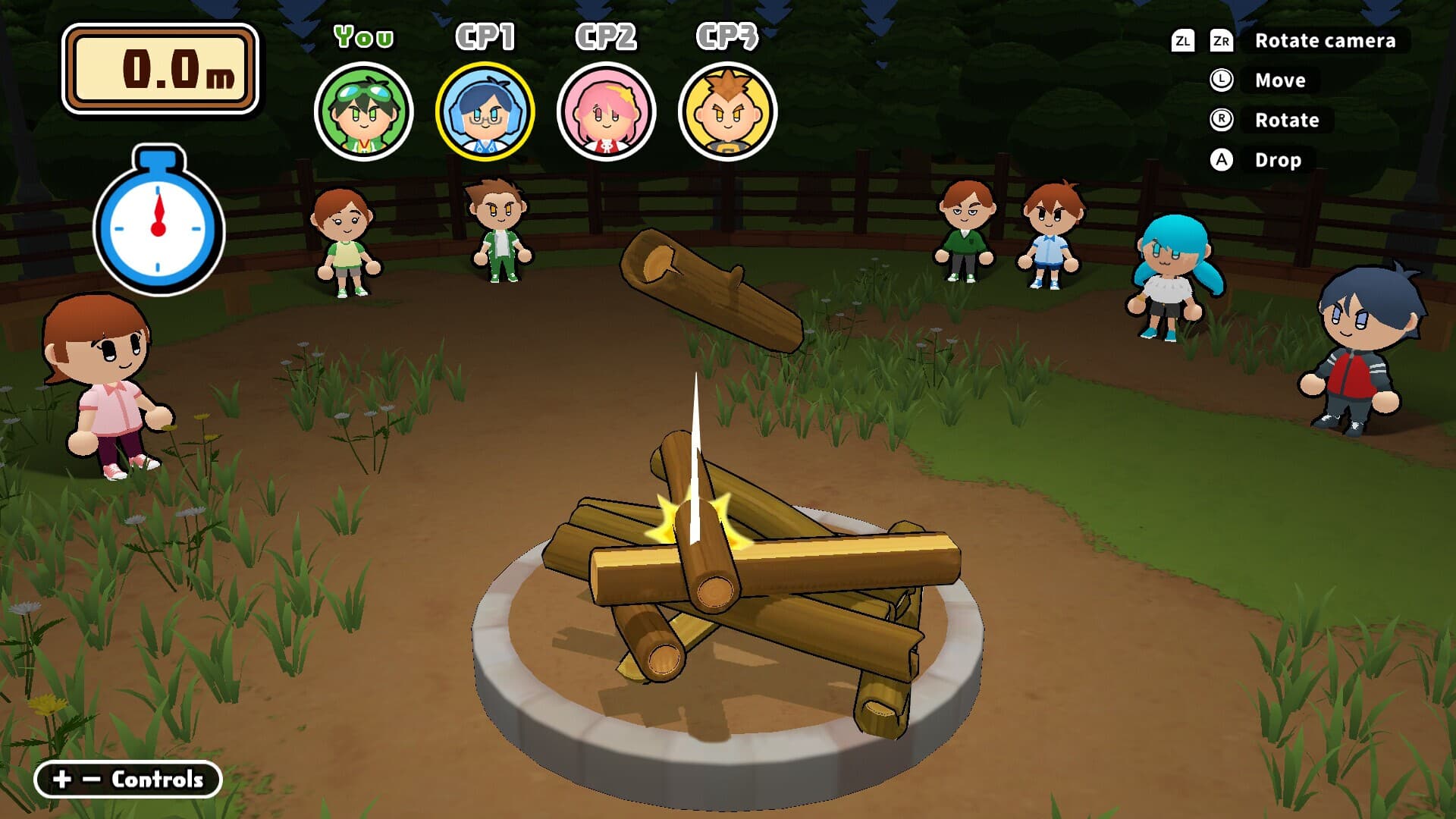Screen dimensions: 1456x819
Task: Click the CP1 blue-haired player portrait
Action: pyautogui.click(x=485, y=111)
